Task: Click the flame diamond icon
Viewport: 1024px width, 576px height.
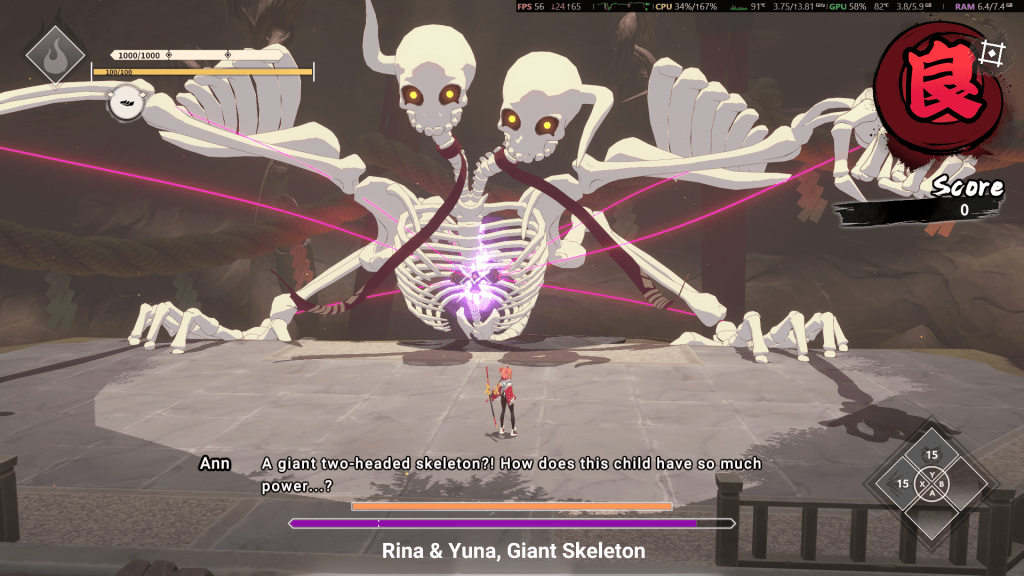Action: point(54,54)
